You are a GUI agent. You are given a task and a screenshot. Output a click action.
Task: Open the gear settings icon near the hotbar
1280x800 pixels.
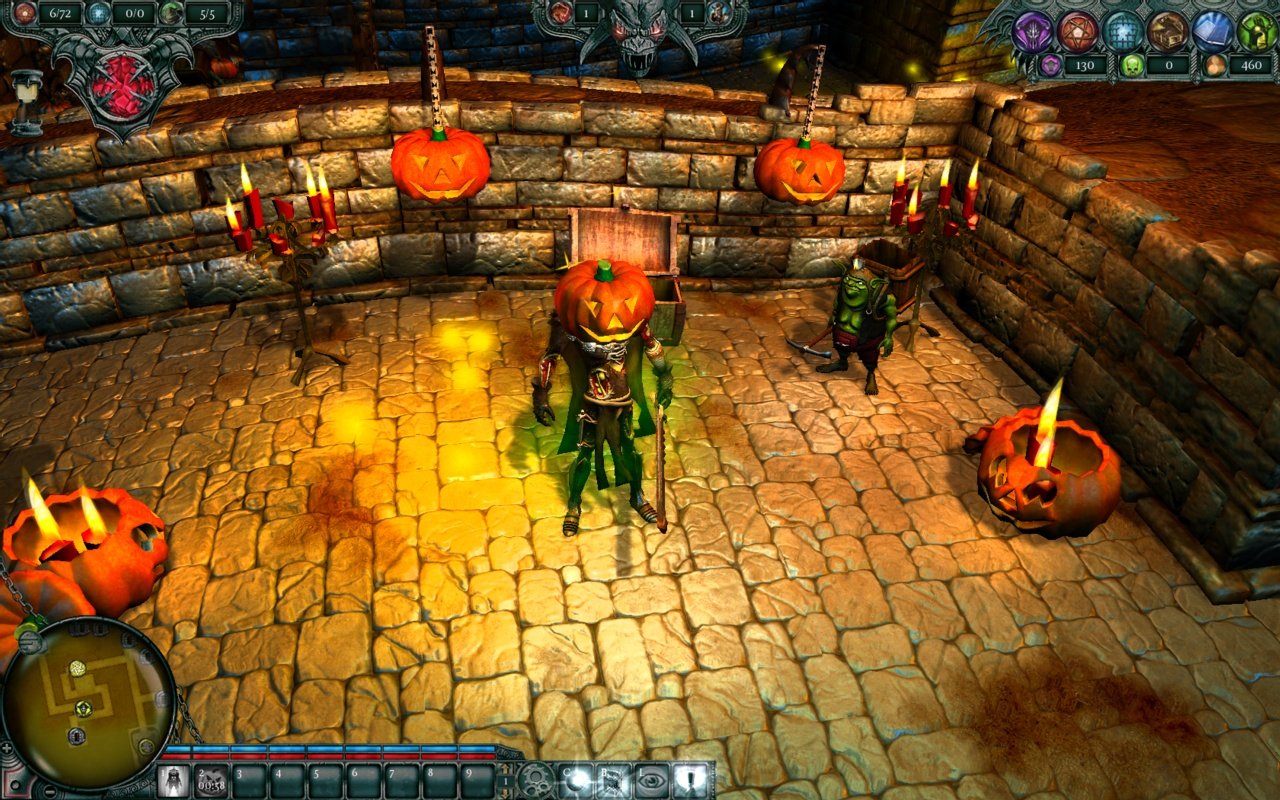535,778
